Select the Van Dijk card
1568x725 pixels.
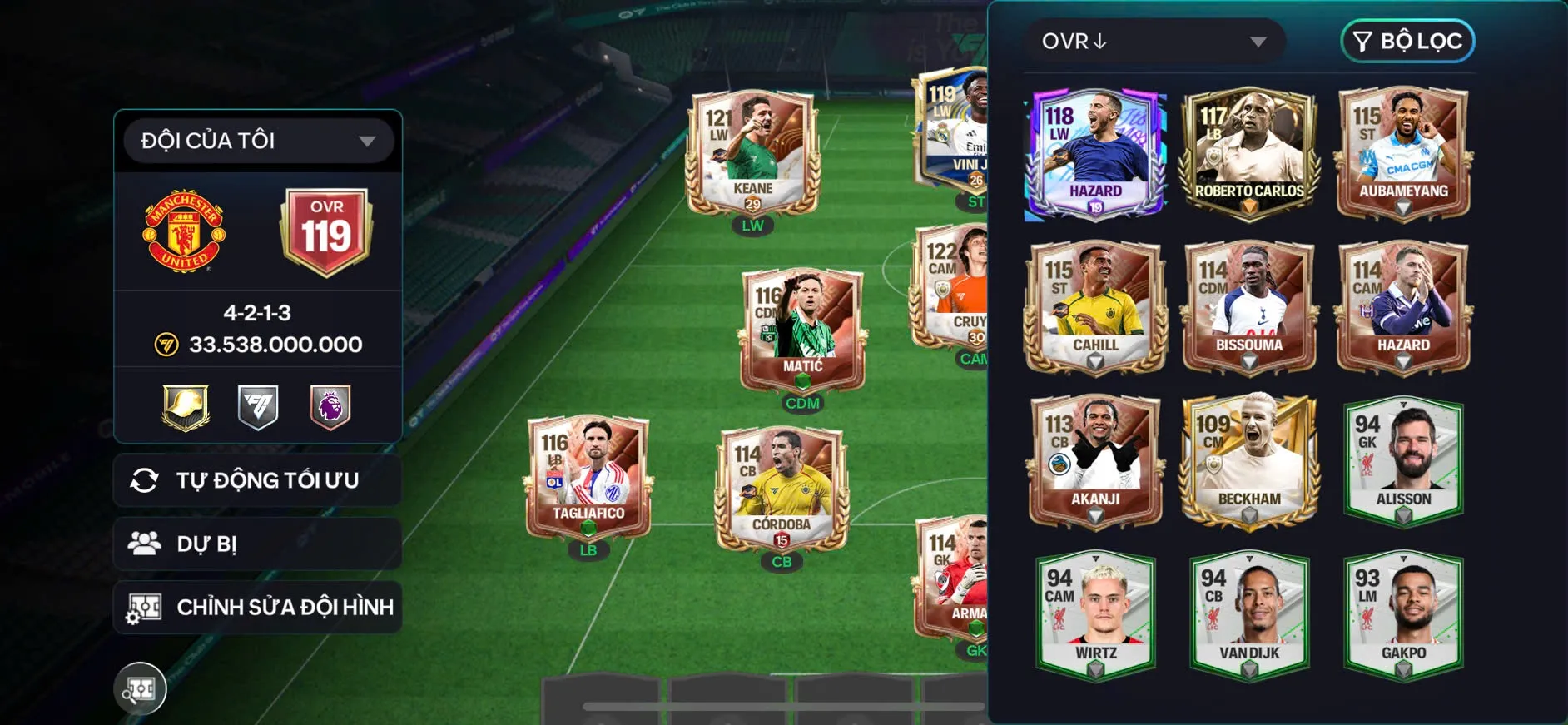pyautogui.click(x=1249, y=616)
